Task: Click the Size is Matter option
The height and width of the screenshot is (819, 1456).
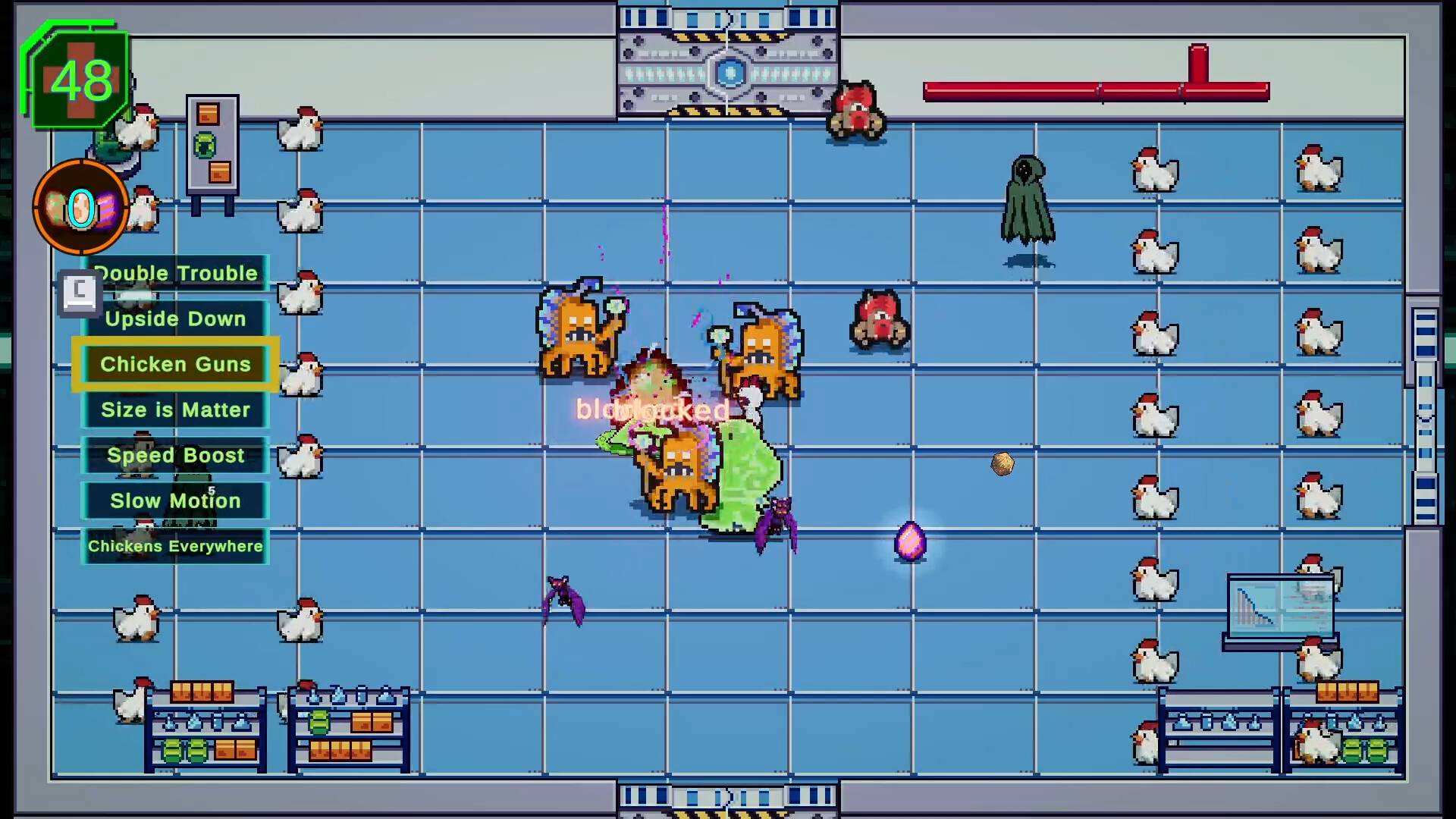Action: coord(174,409)
